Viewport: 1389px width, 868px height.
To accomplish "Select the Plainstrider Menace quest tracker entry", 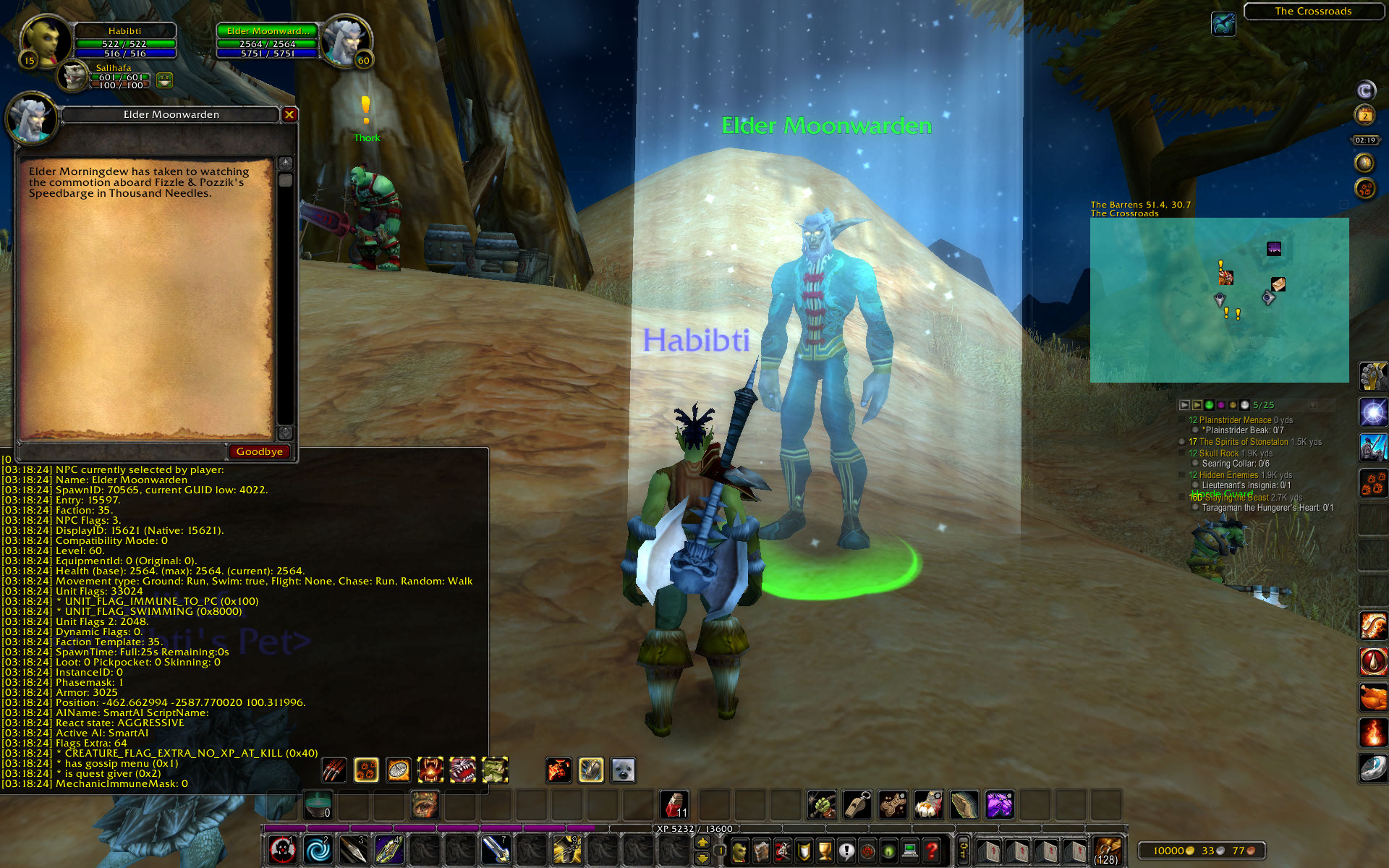I will click(1235, 420).
